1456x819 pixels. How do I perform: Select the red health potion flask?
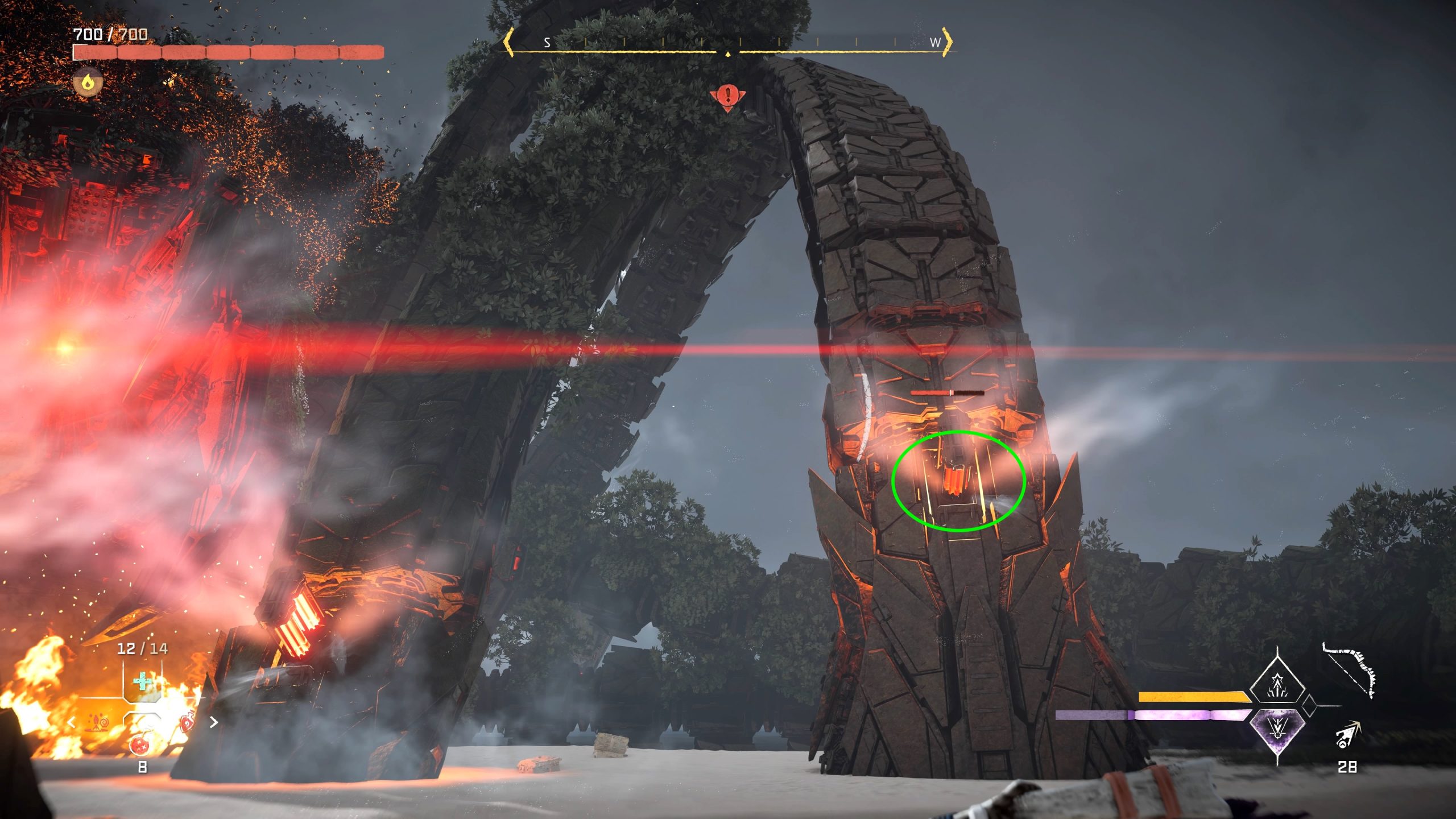pos(140,743)
